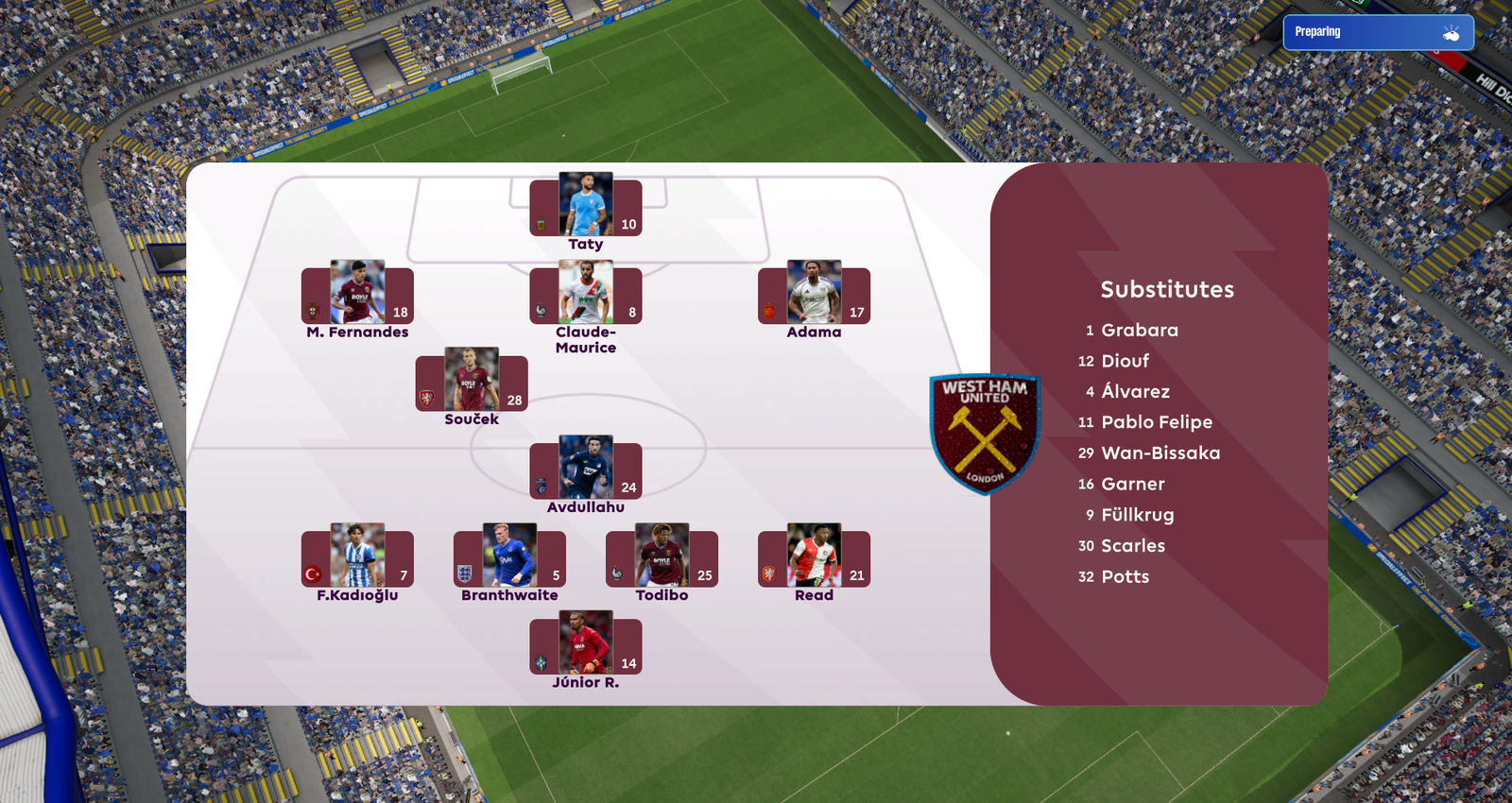Viewport: 1512px width, 803px height.
Task: Select goalkeeper Júnior R.'s card
Action: 586,644
